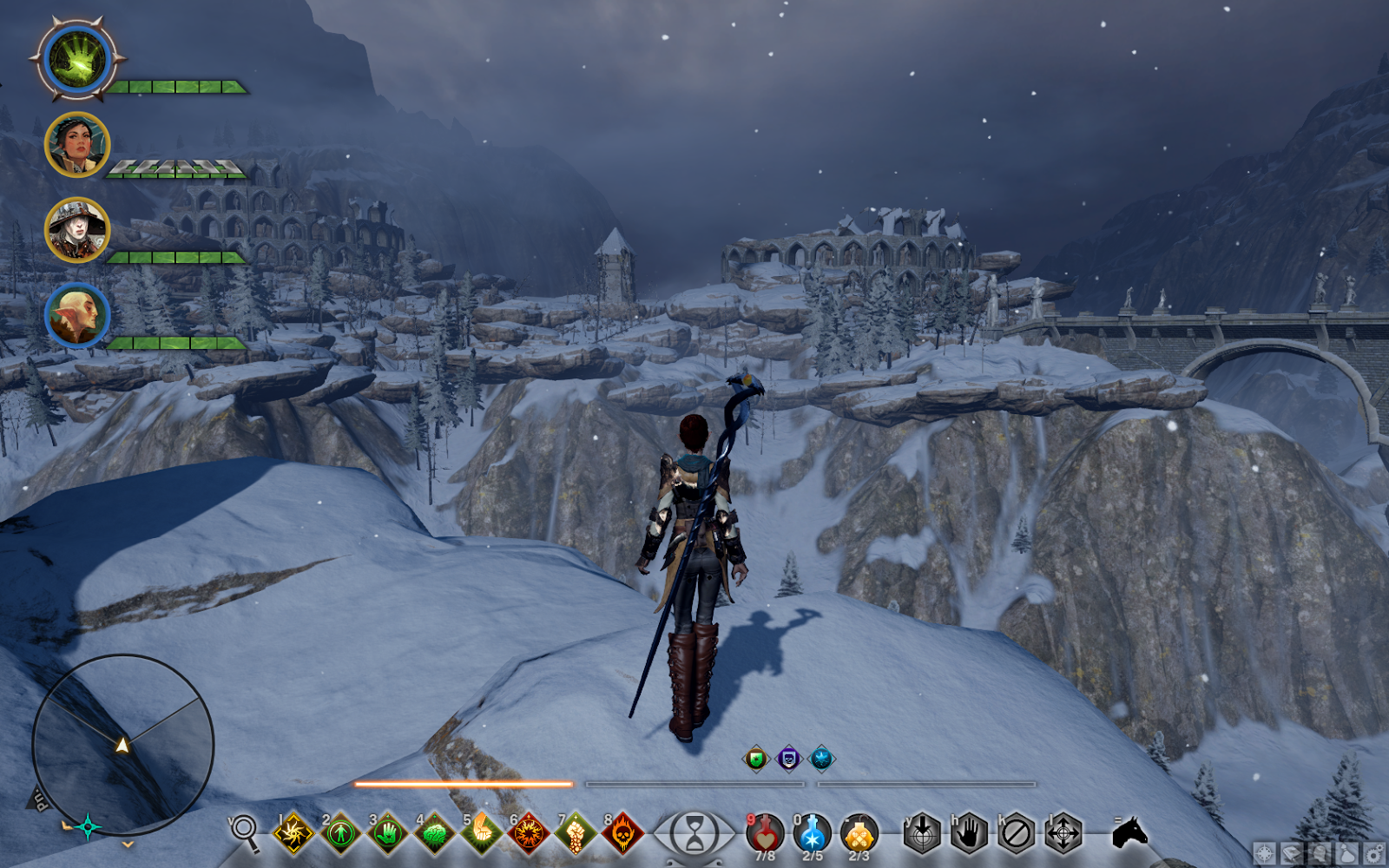Viewport: 1389px width, 868px height.
Task: Use the yellow regeneration tonic
Action: coord(860,832)
